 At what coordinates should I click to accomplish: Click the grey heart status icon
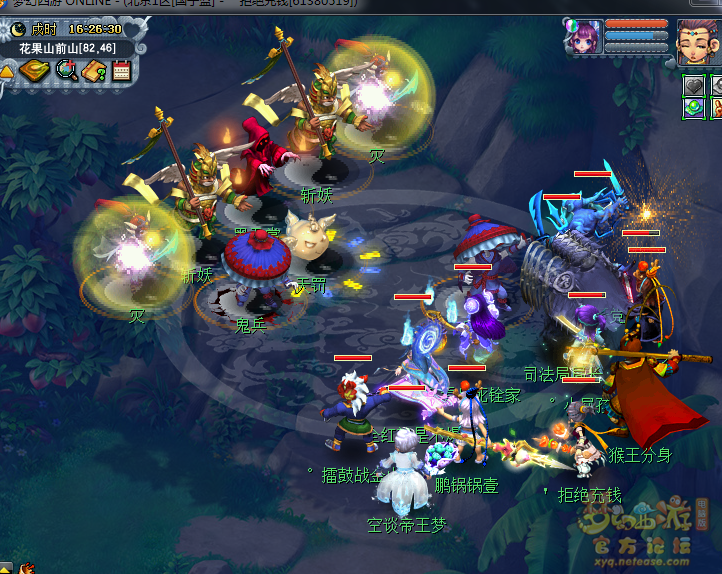693,85
